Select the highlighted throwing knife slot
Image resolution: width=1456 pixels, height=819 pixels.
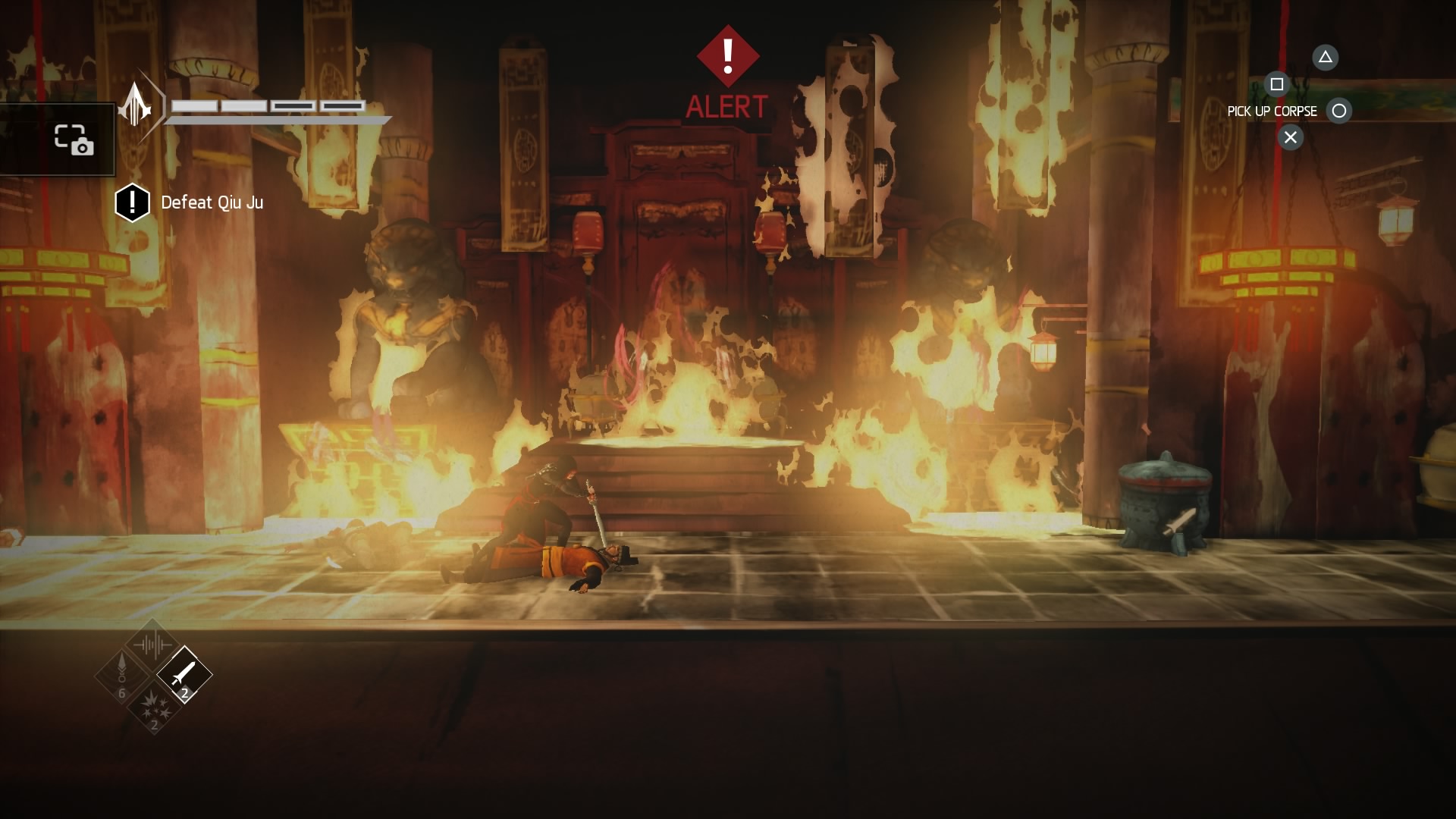[184, 674]
